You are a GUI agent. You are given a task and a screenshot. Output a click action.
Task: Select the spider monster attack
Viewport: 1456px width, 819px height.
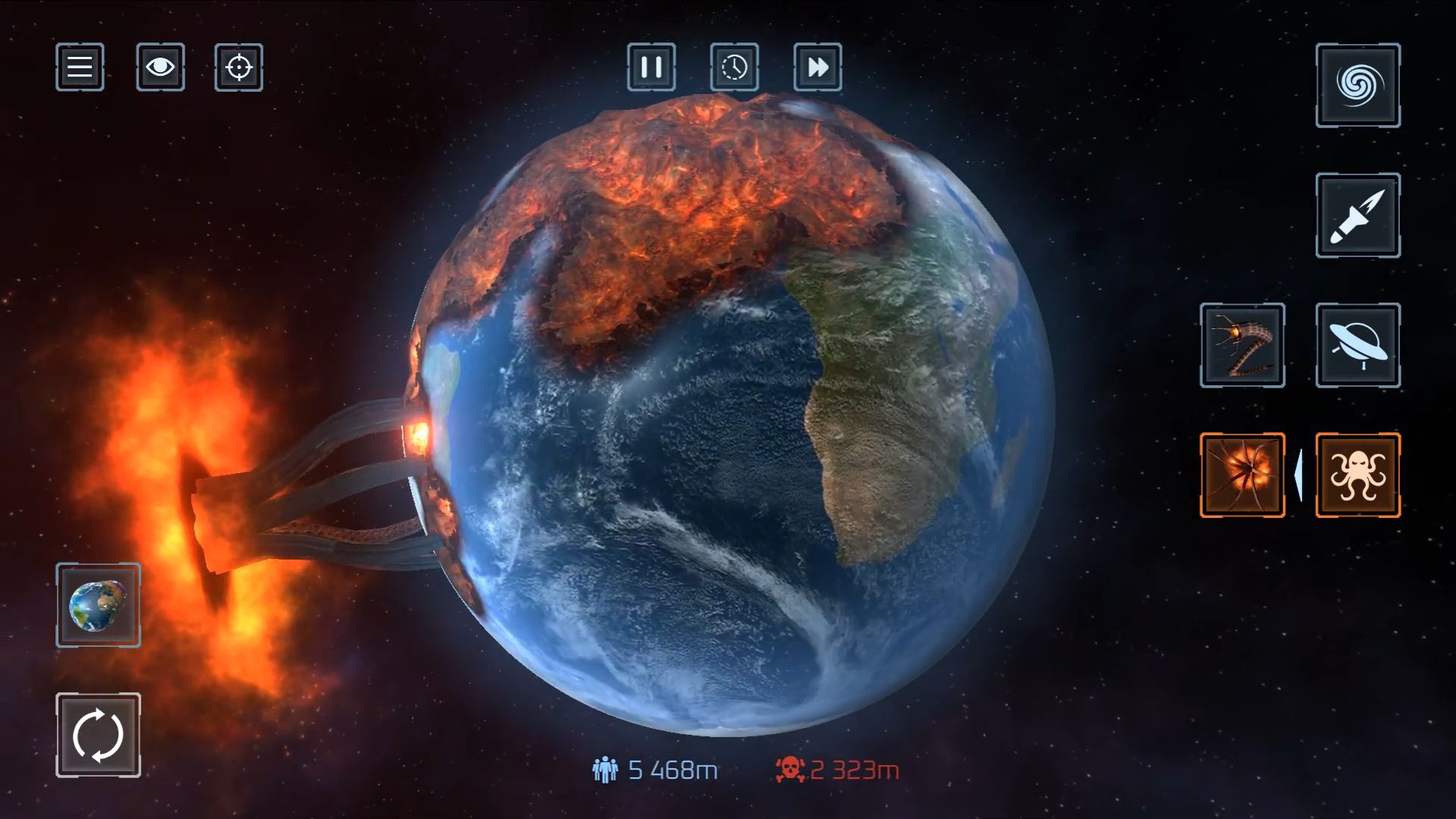(1242, 474)
